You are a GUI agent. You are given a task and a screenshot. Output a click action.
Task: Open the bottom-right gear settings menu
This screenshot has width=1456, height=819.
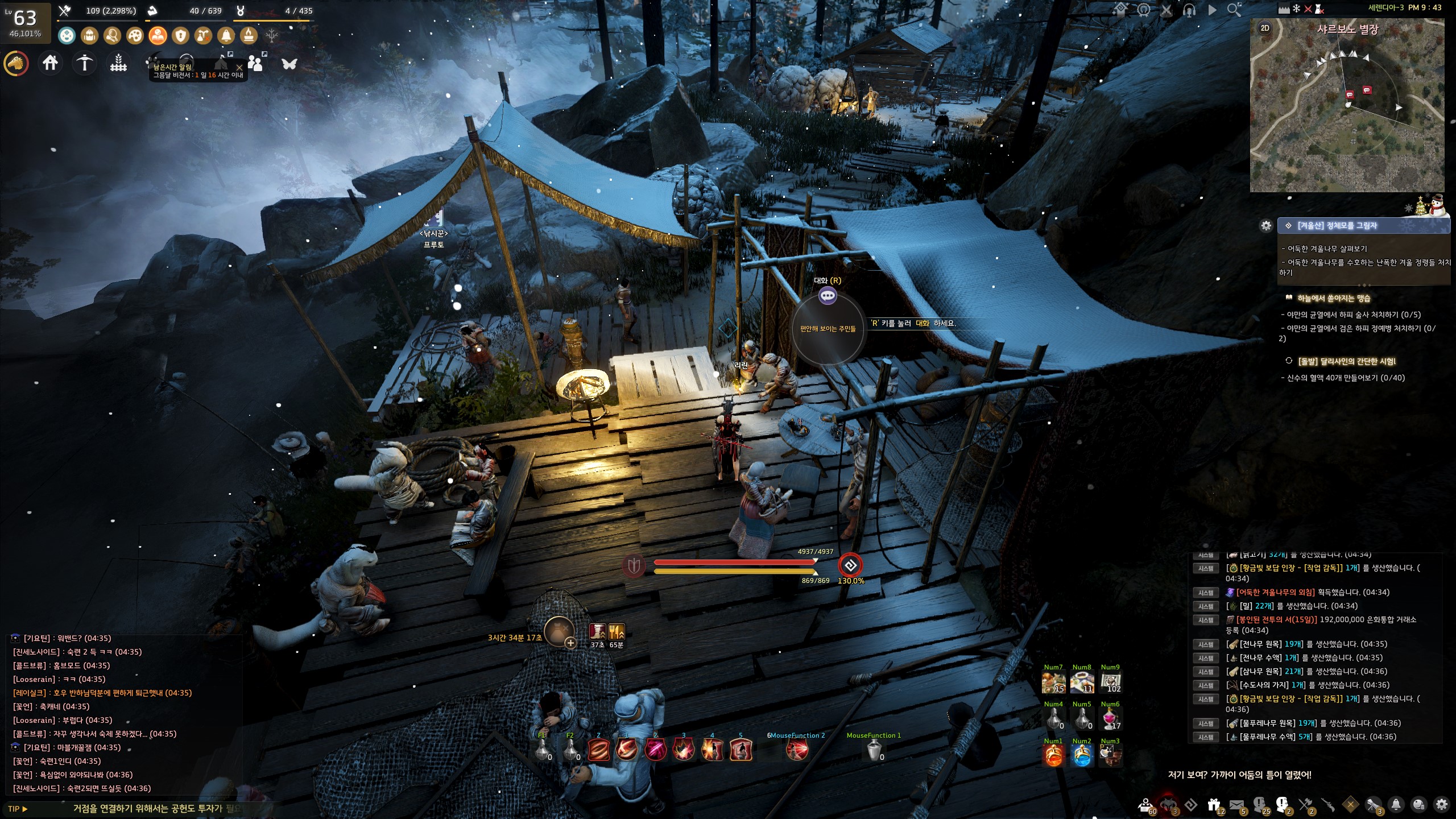1441,804
